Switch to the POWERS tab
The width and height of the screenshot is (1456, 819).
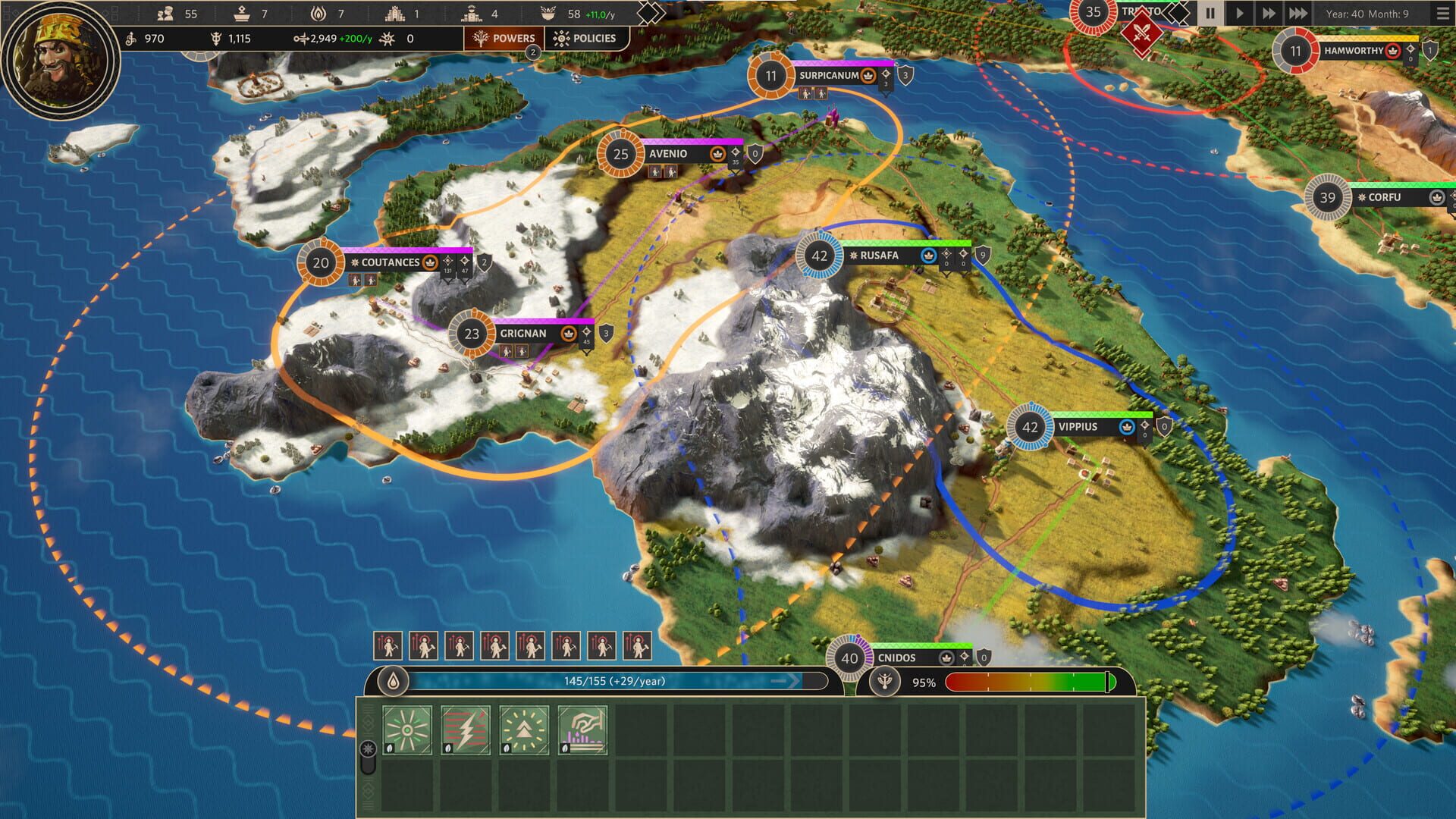pos(504,36)
